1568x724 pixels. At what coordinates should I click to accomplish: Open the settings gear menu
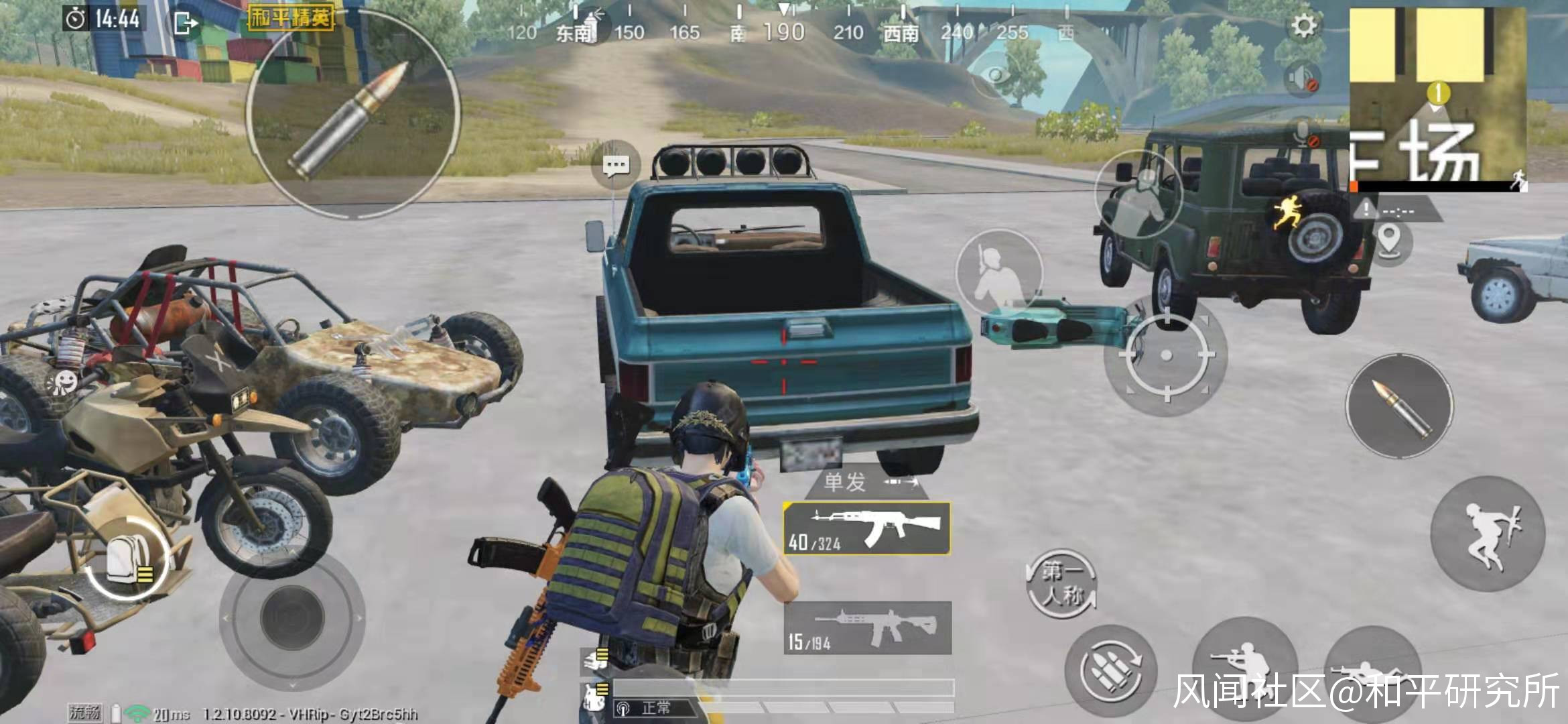coord(1303,26)
